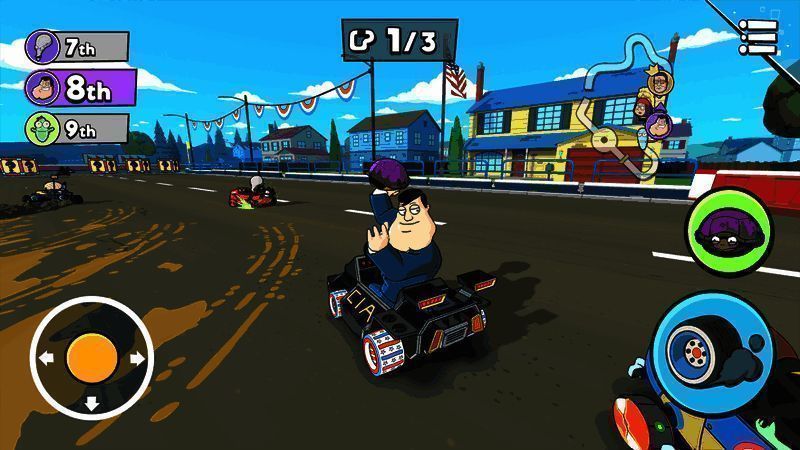Select the 8th place racer row

point(82,86)
